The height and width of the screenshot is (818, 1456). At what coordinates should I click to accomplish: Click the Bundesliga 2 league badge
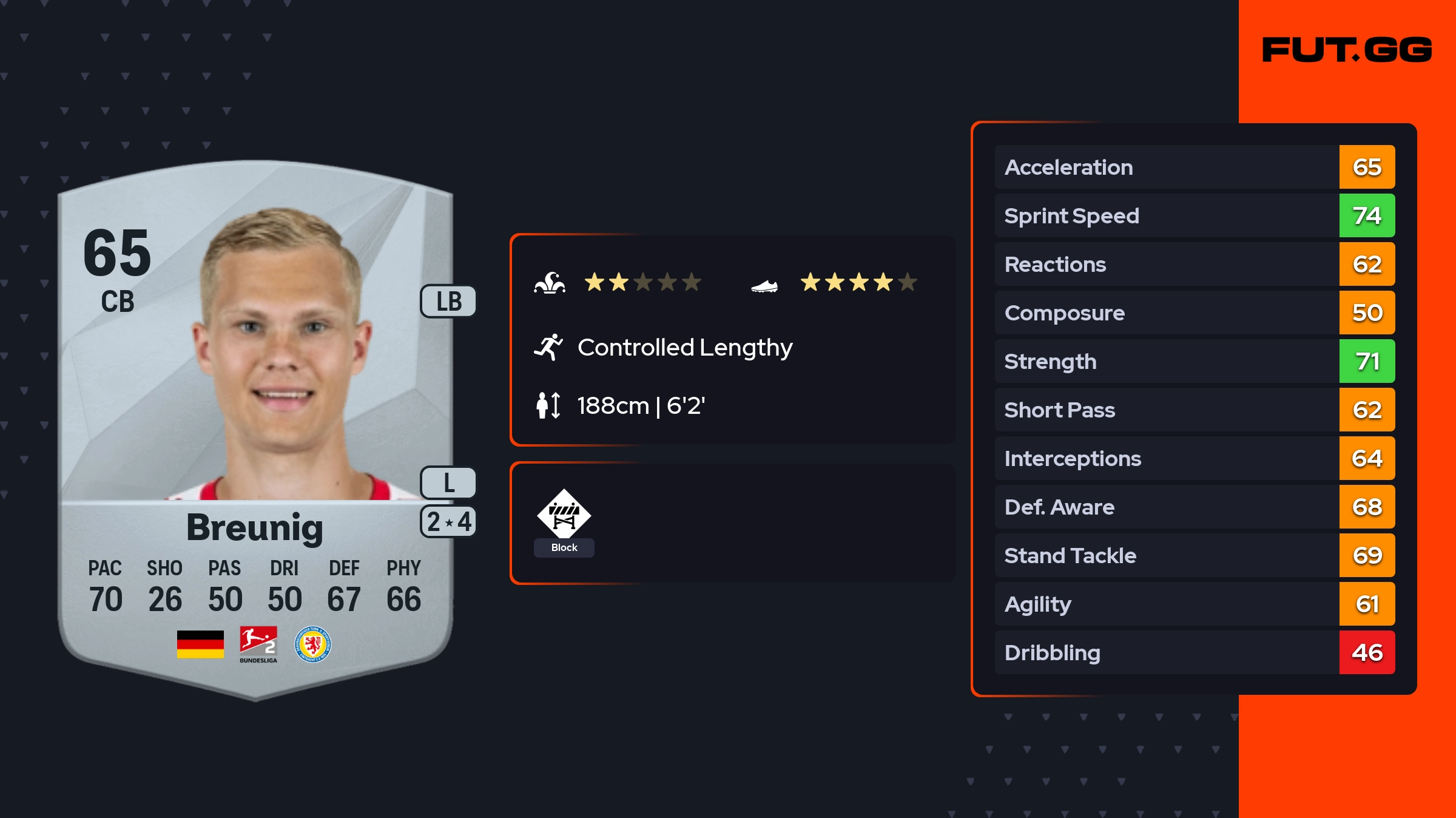pyautogui.click(x=258, y=644)
